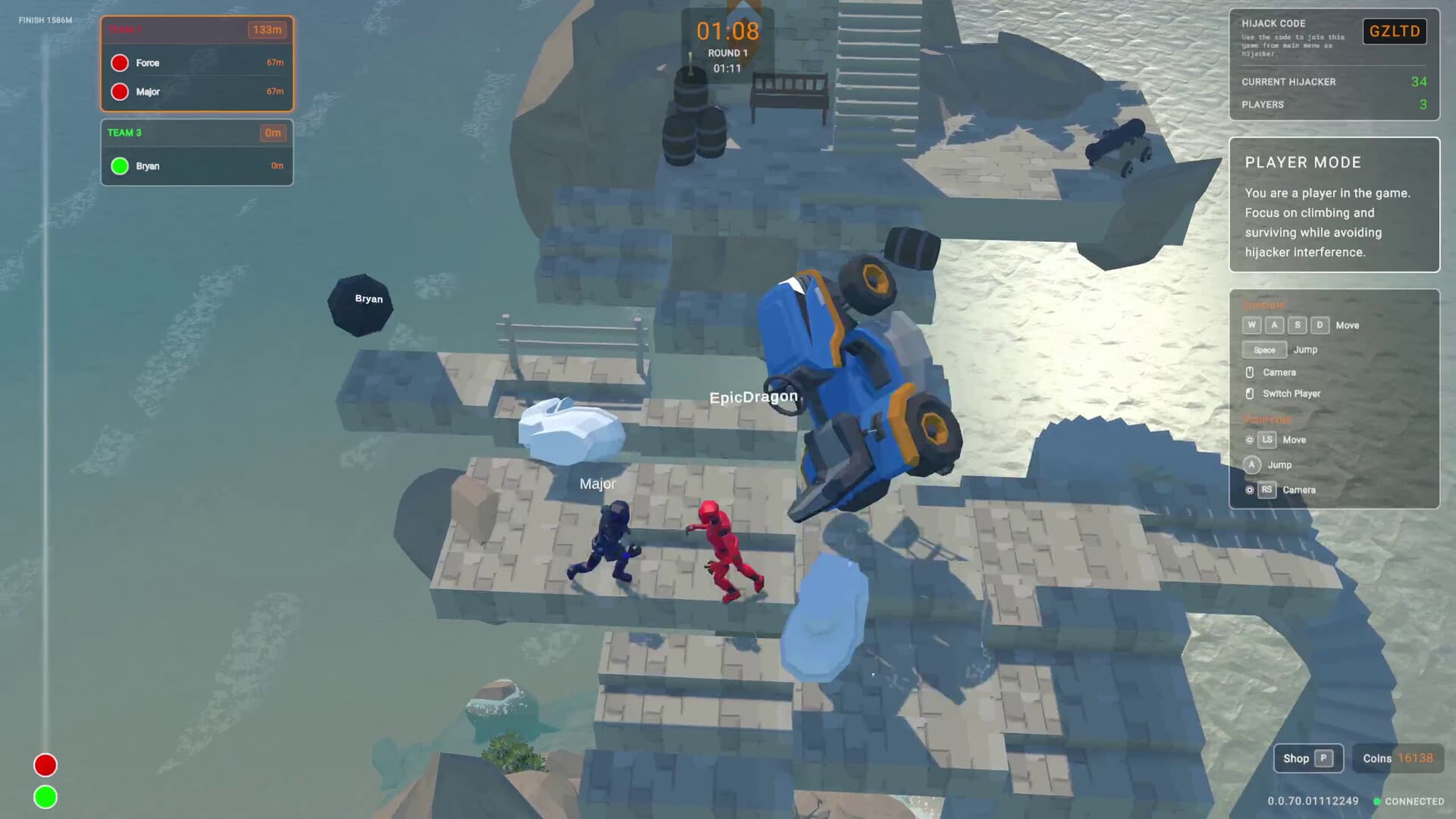The width and height of the screenshot is (1456, 819).
Task: Expand the Team 3 panel header
Action: click(x=196, y=133)
